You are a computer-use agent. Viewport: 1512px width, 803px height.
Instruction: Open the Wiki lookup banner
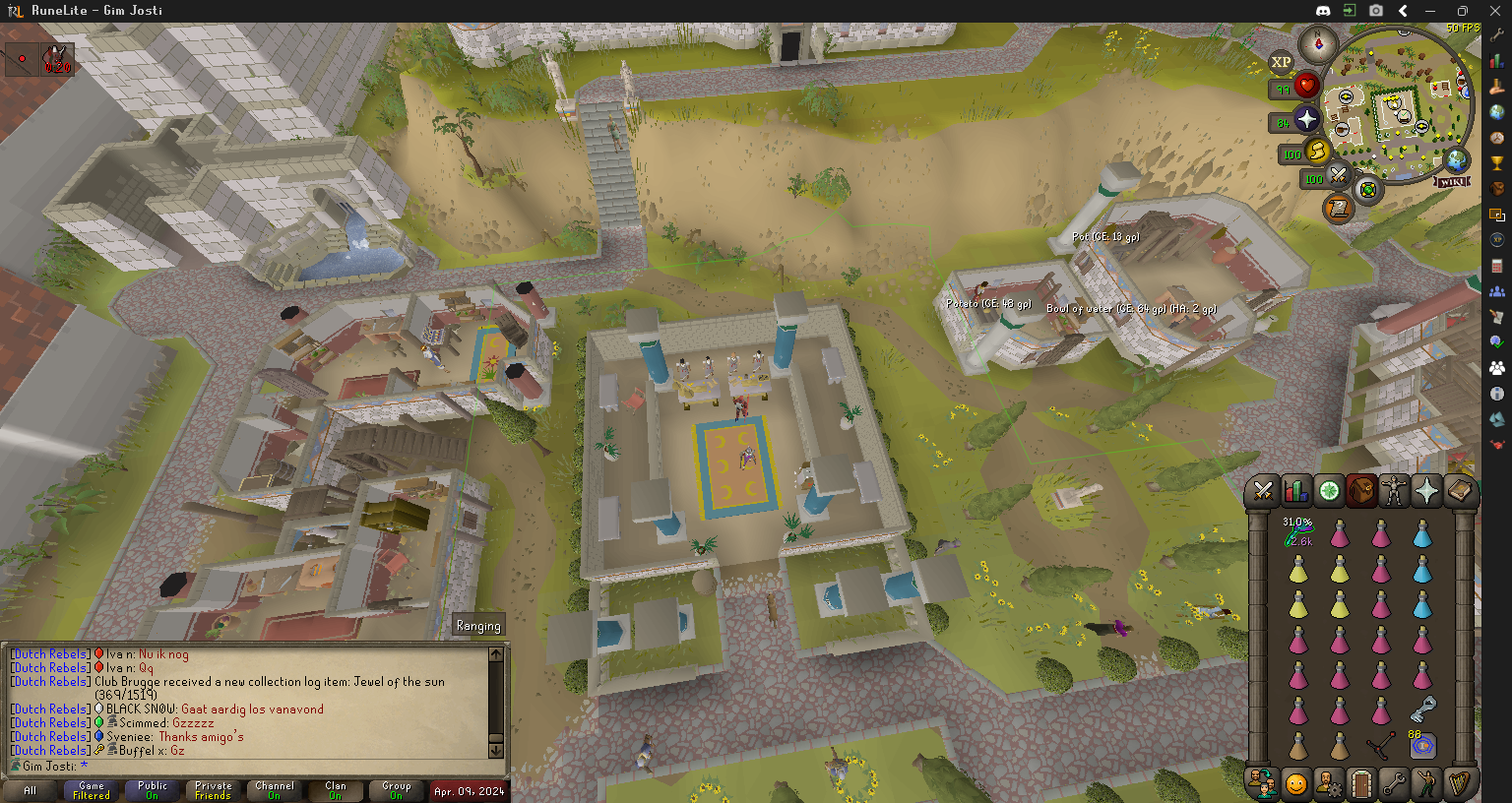click(1452, 182)
